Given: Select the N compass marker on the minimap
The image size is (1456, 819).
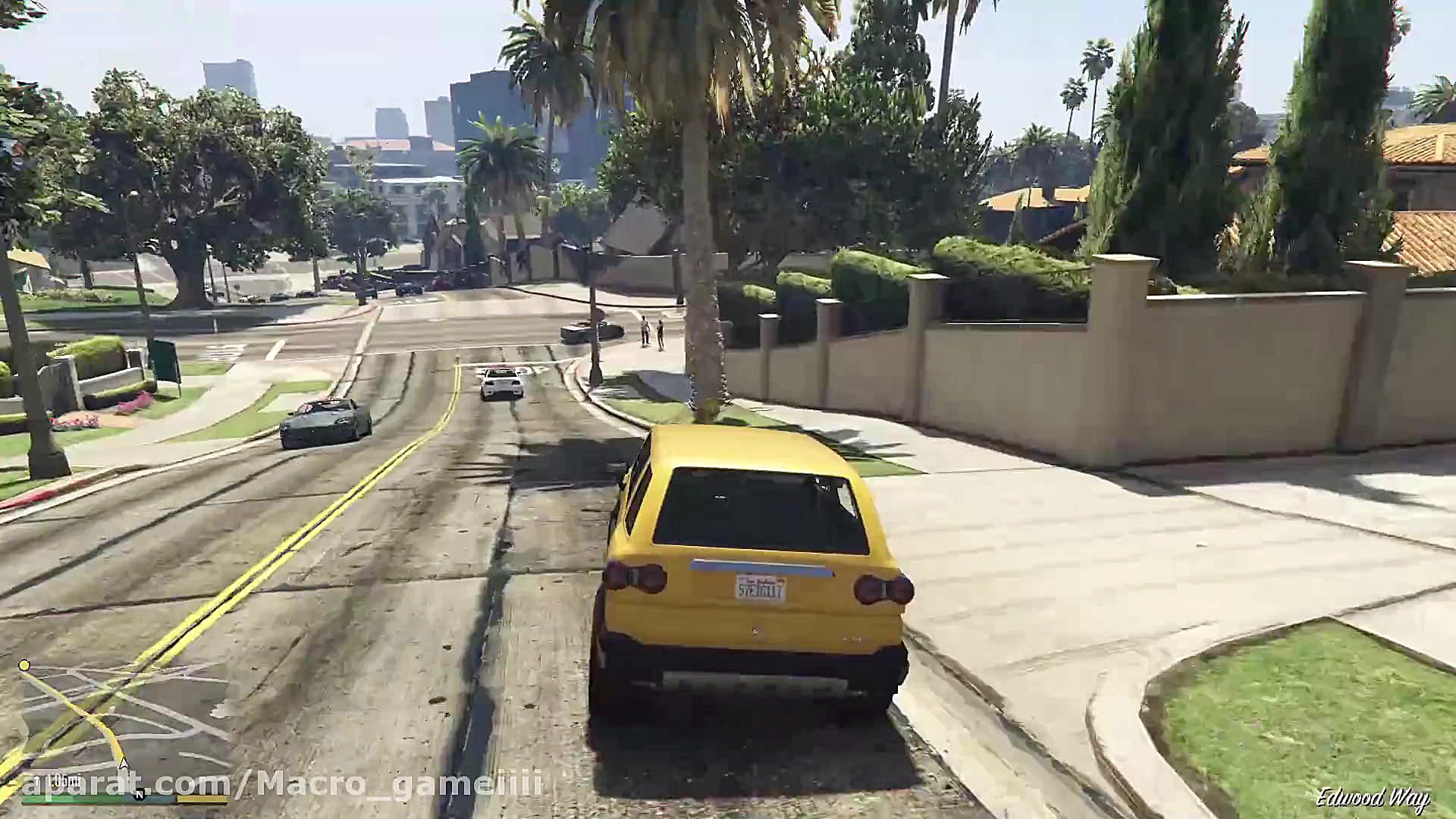Looking at the screenshot, I should [140, 795].
